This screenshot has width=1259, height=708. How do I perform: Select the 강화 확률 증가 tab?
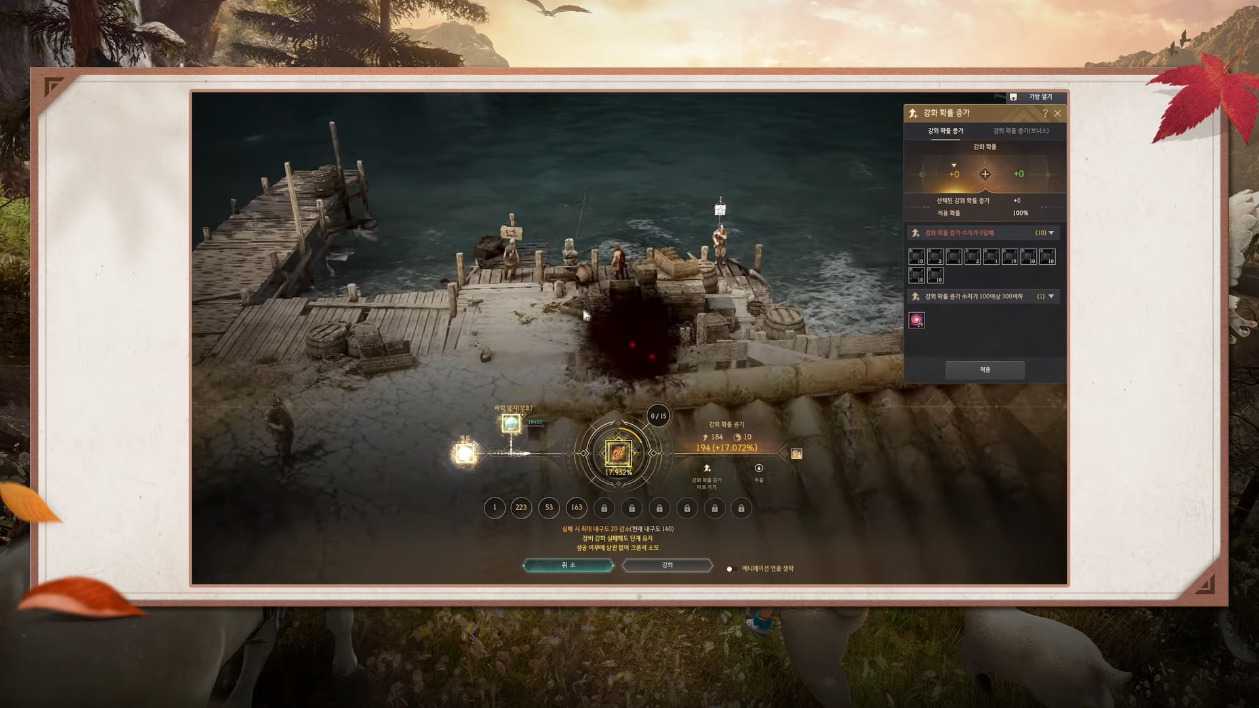[945, 131]
